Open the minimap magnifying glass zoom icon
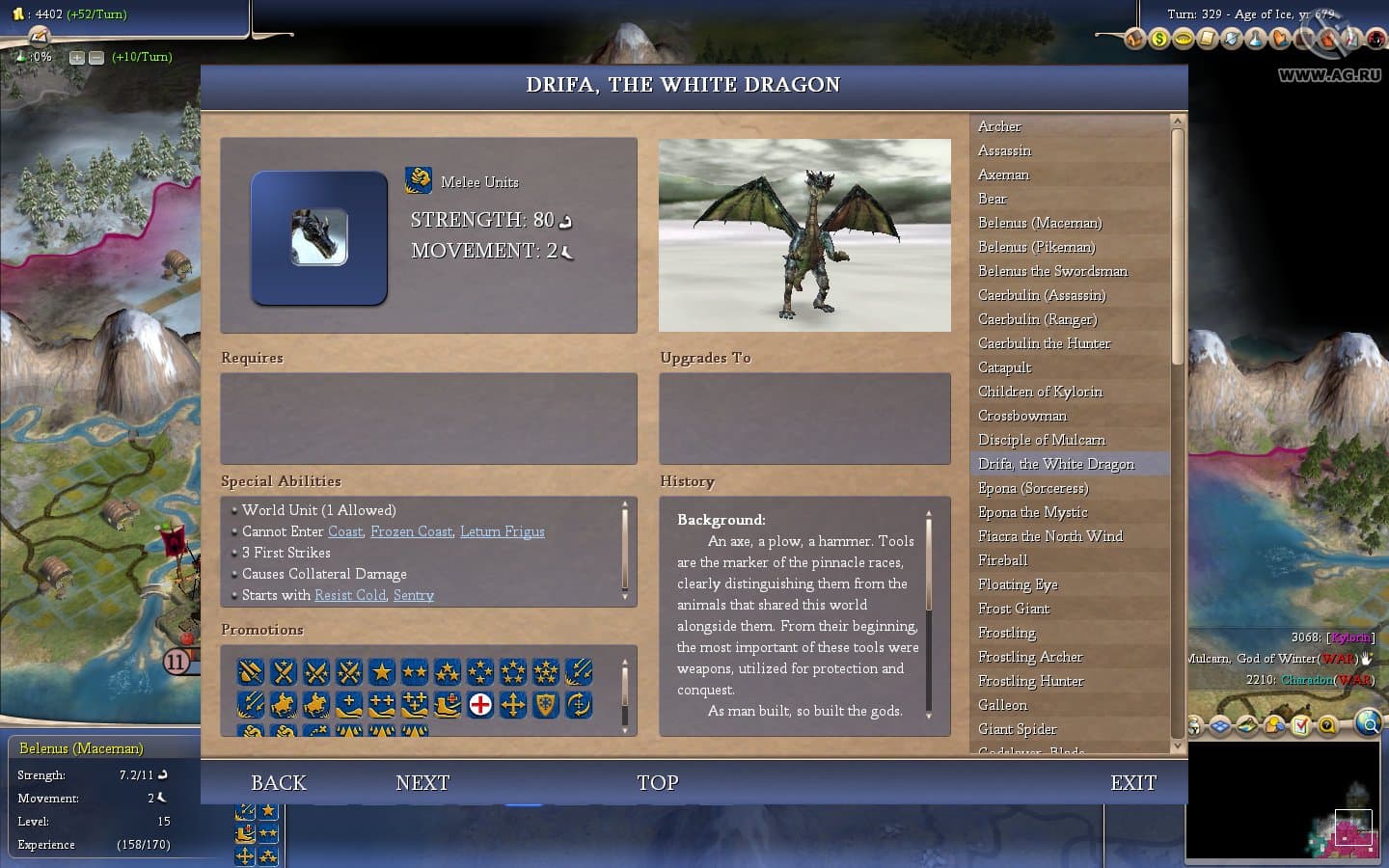Image resolution: width=1389 pixels, height=868 pixels. (x=1369, y=723)
